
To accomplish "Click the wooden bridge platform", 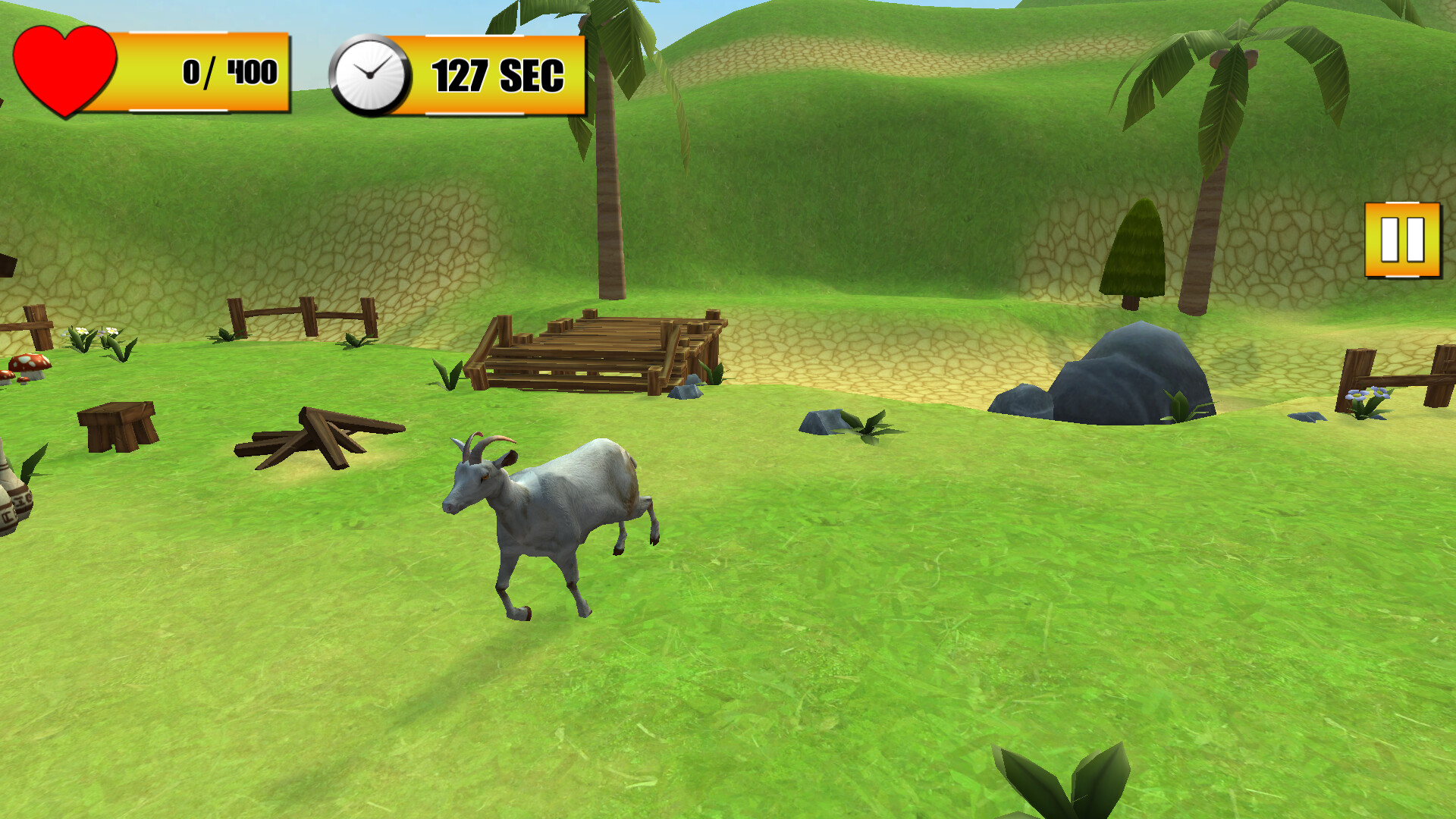I will point(599,349).
